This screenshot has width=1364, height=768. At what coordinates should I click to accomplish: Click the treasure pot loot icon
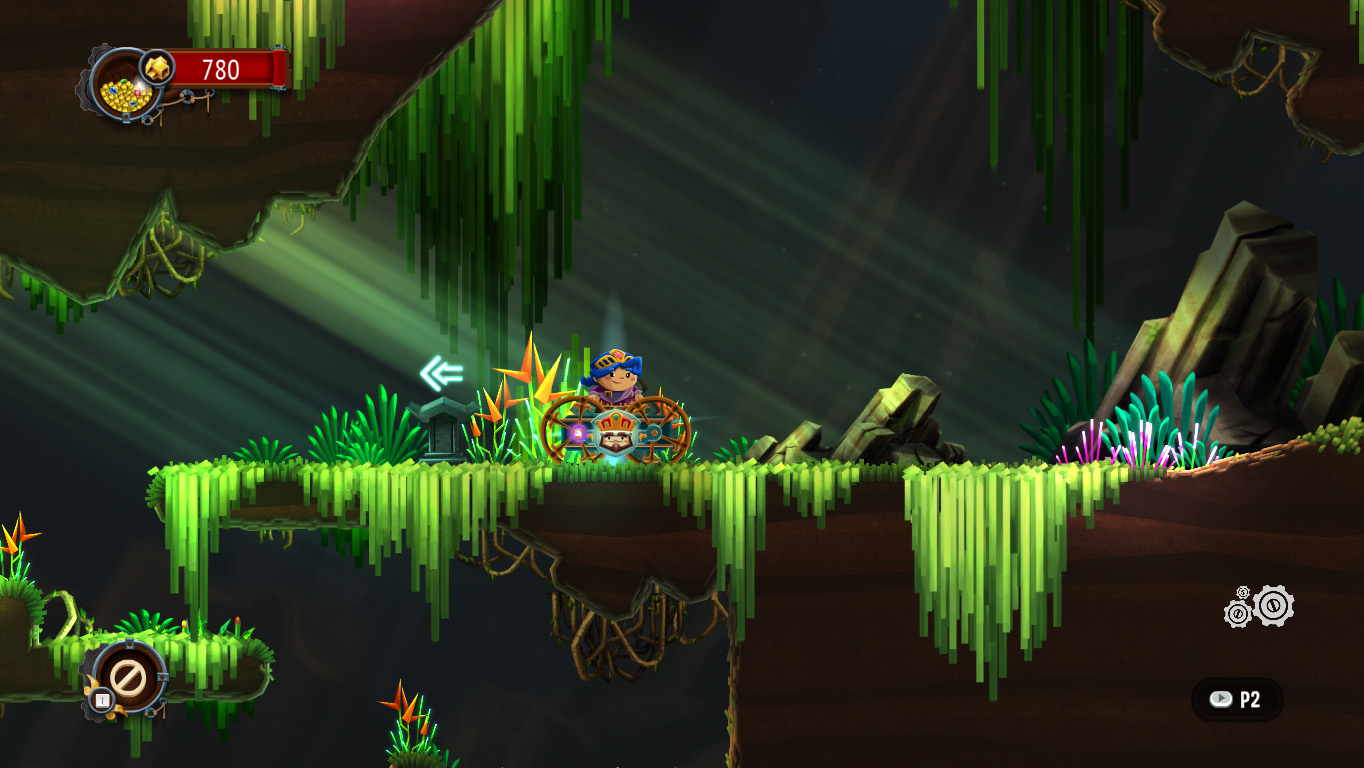[125, 88]
